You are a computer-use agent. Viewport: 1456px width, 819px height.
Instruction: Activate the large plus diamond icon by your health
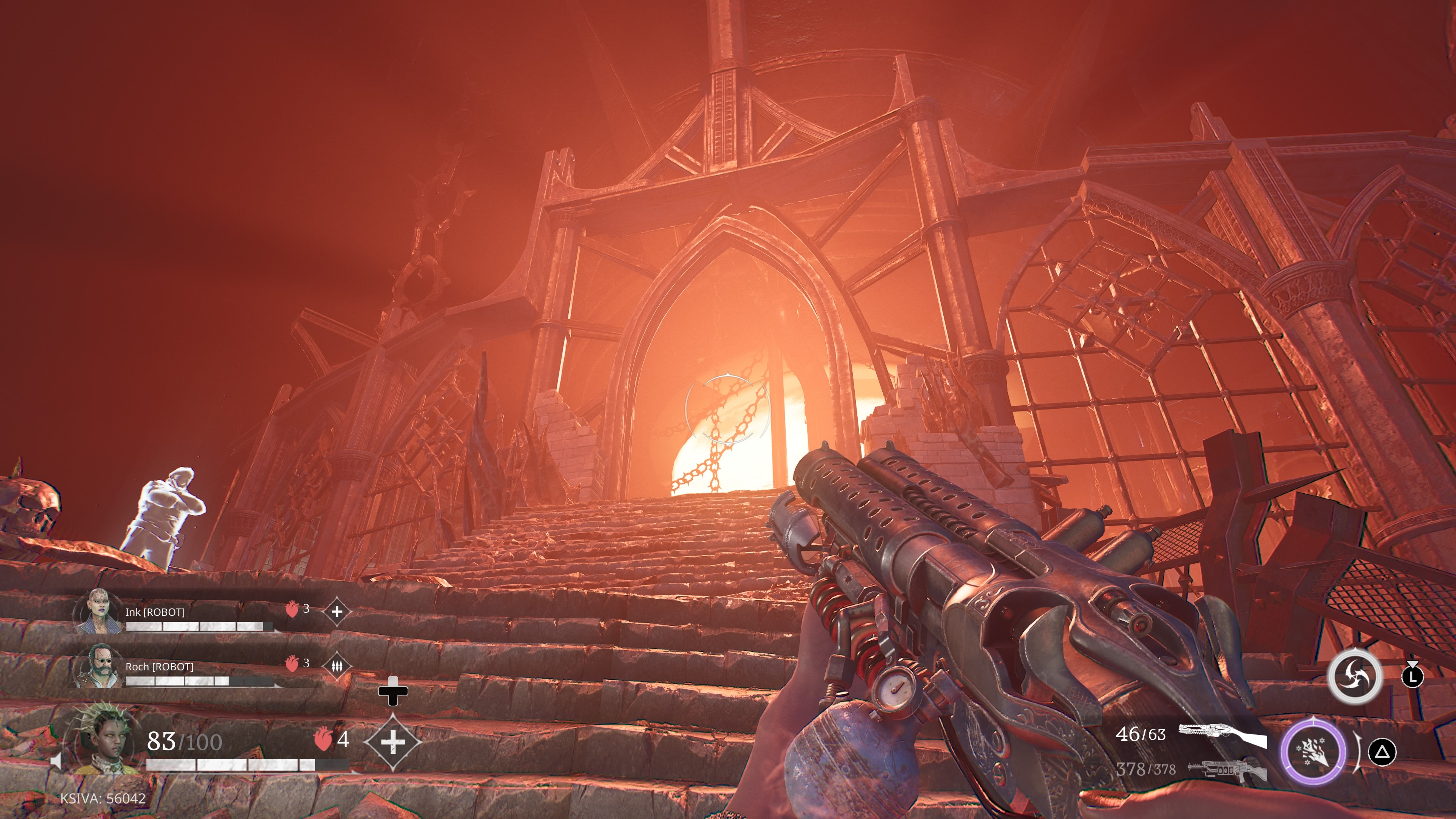[x=393, y=742]
